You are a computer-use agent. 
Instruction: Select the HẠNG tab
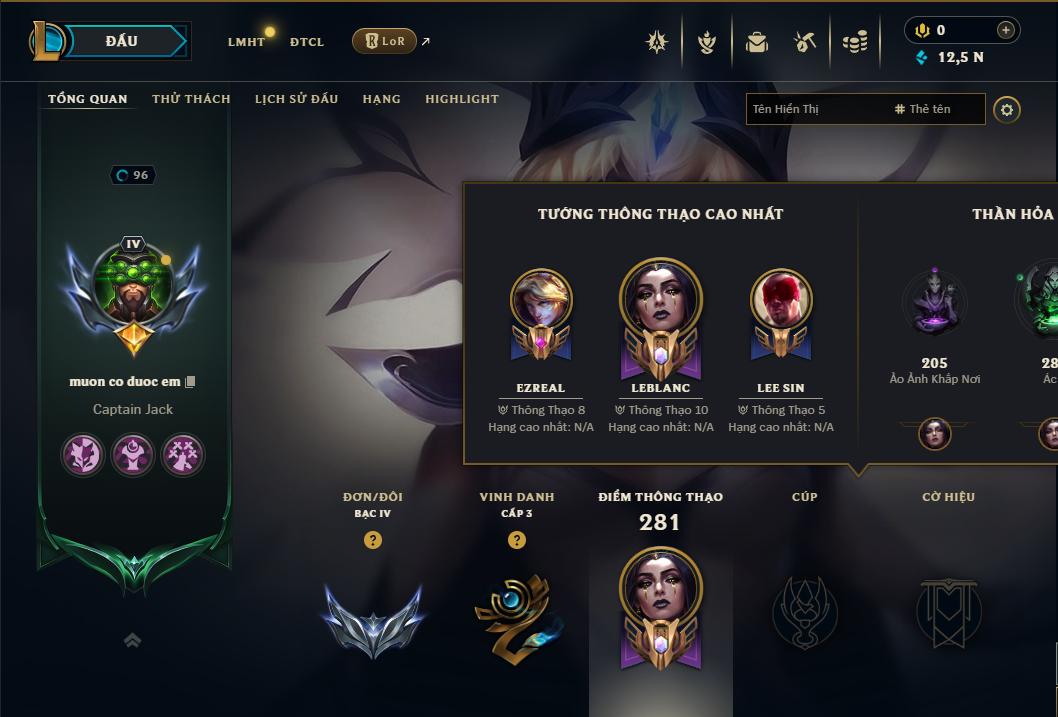click(381, 99)
